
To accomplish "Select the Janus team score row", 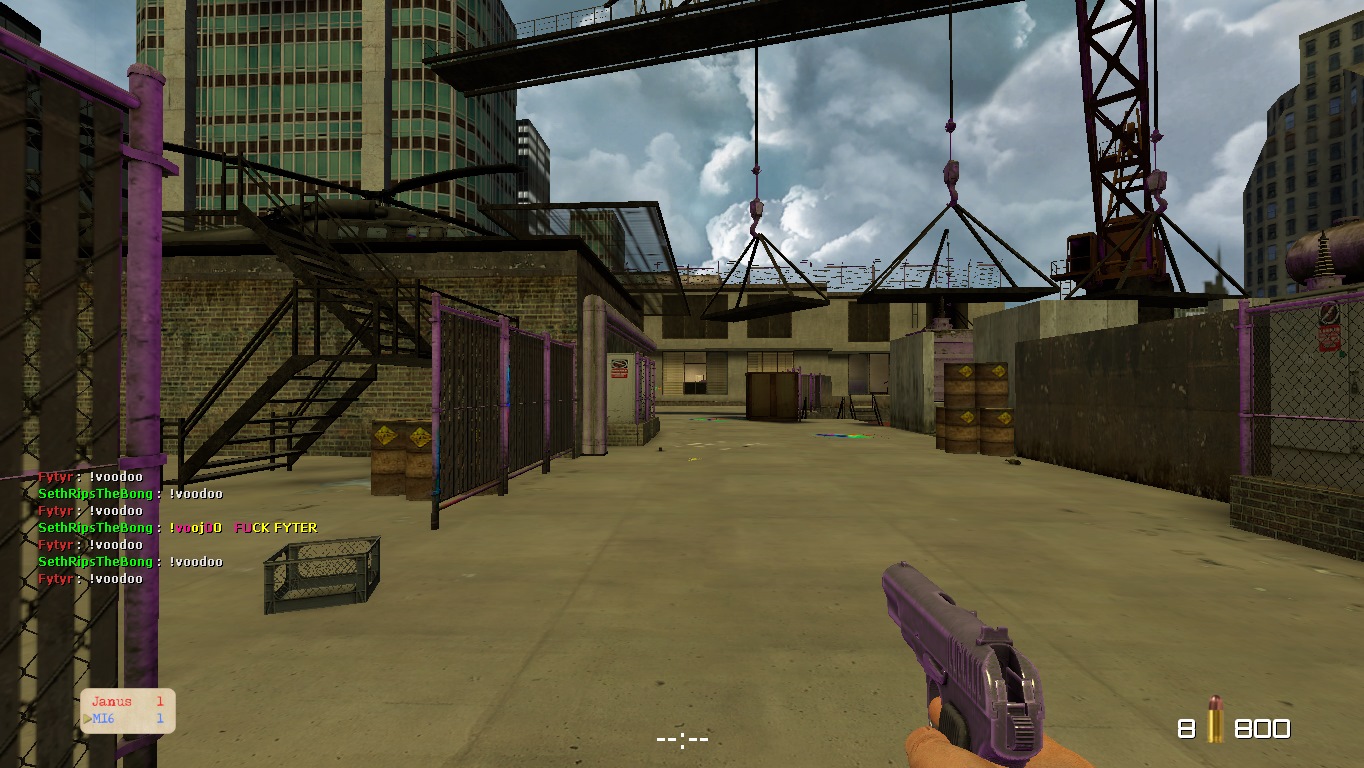I will pyautogui.click(x=127, y=702).
